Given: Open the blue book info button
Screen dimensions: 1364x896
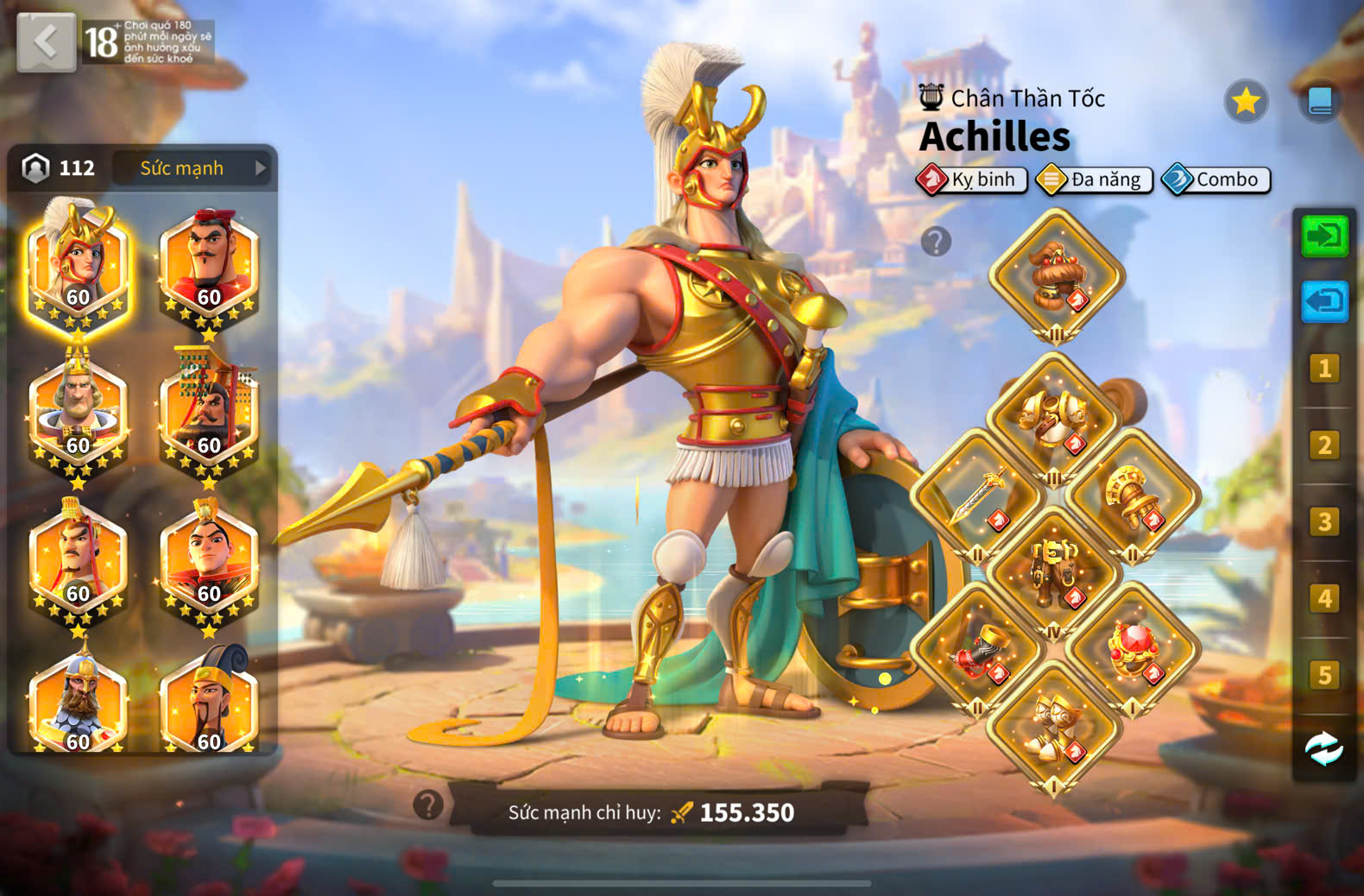Looking at the screenshot, I should [1319, 102].
